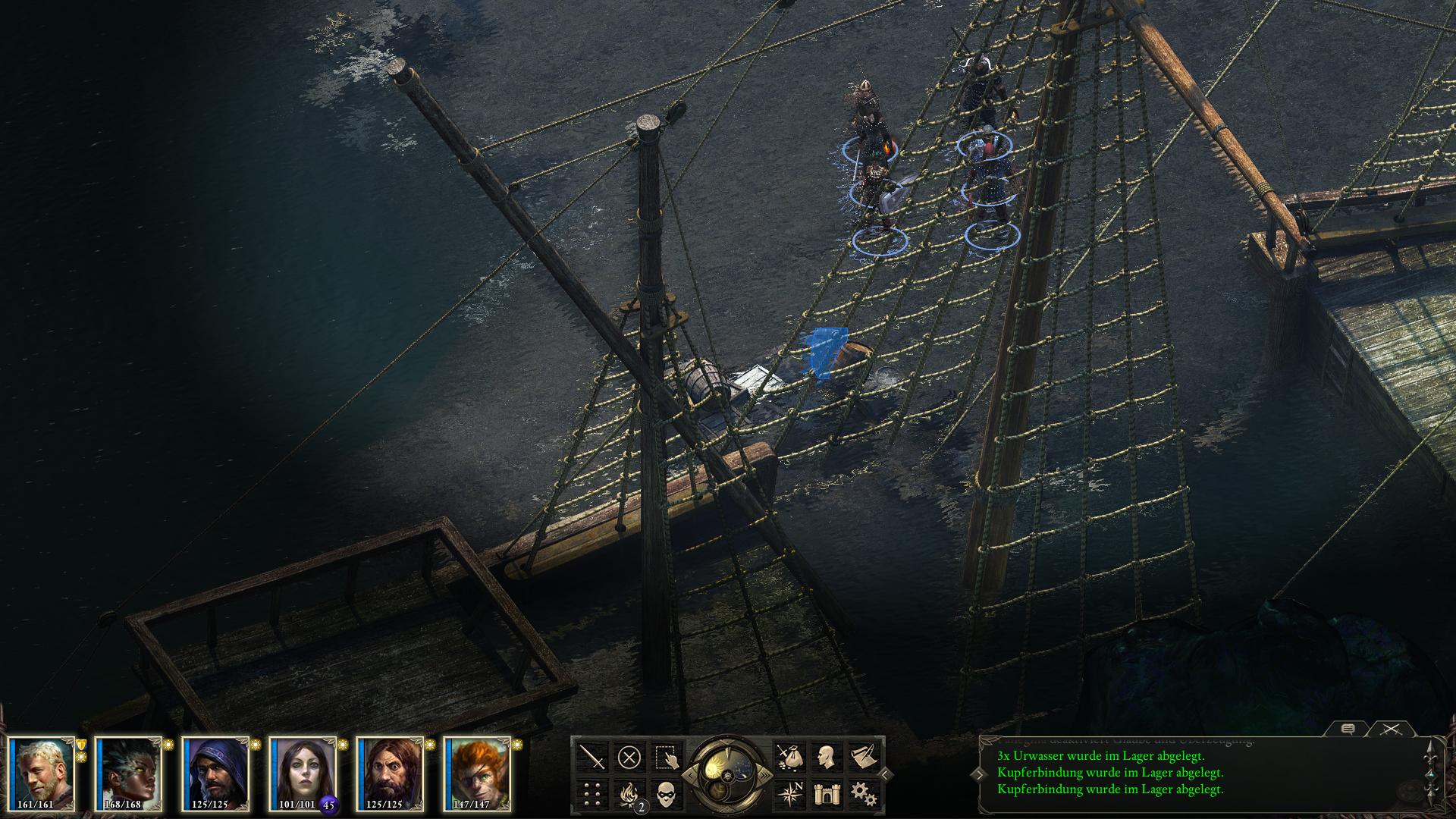Screen dimensions: 1456x819
Task: Toggle stealth mode with the masked face
Action: pyautogui.click(x=665, y=793)
